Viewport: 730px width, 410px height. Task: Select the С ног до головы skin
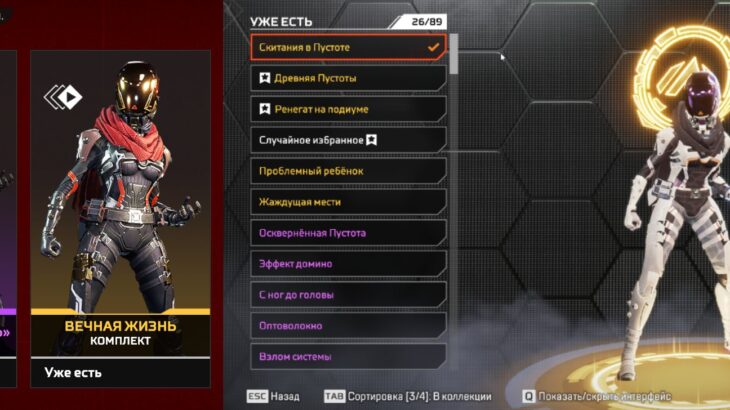tap(348, 295)
